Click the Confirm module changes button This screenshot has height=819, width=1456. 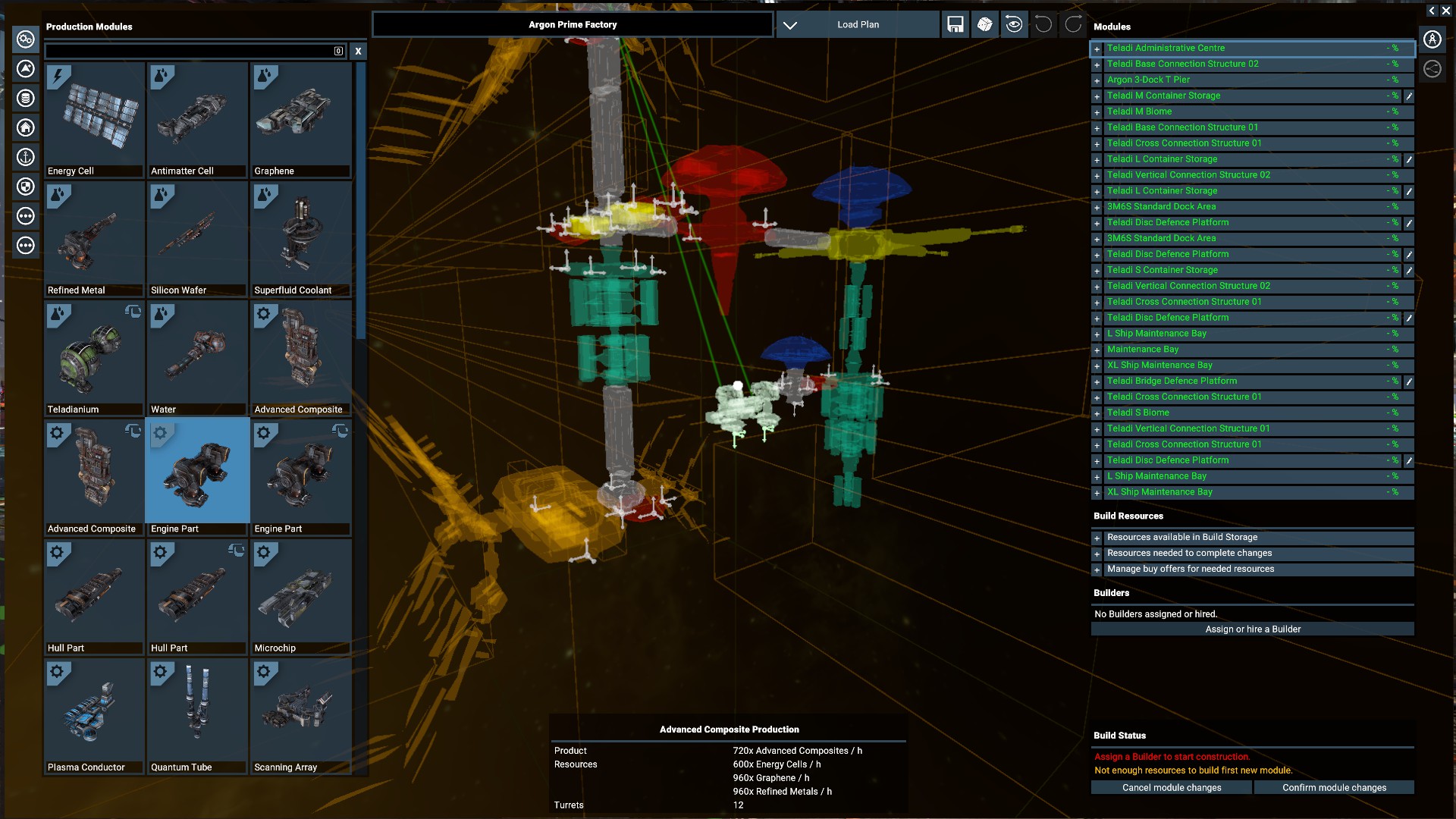(x=1335, y=788)
